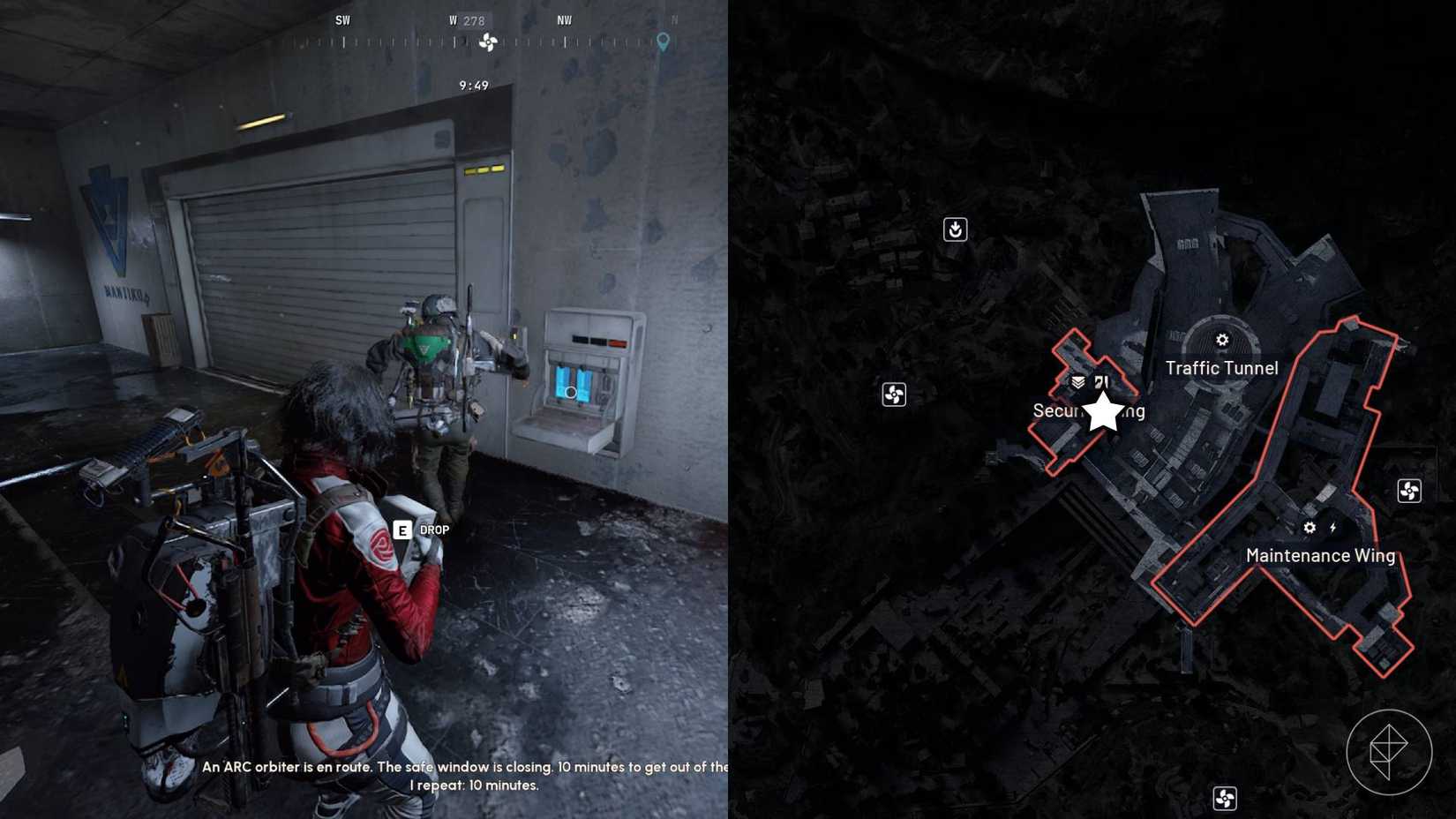
Task: Click the fan icon on the map's left side
Action: coord(894,394)
